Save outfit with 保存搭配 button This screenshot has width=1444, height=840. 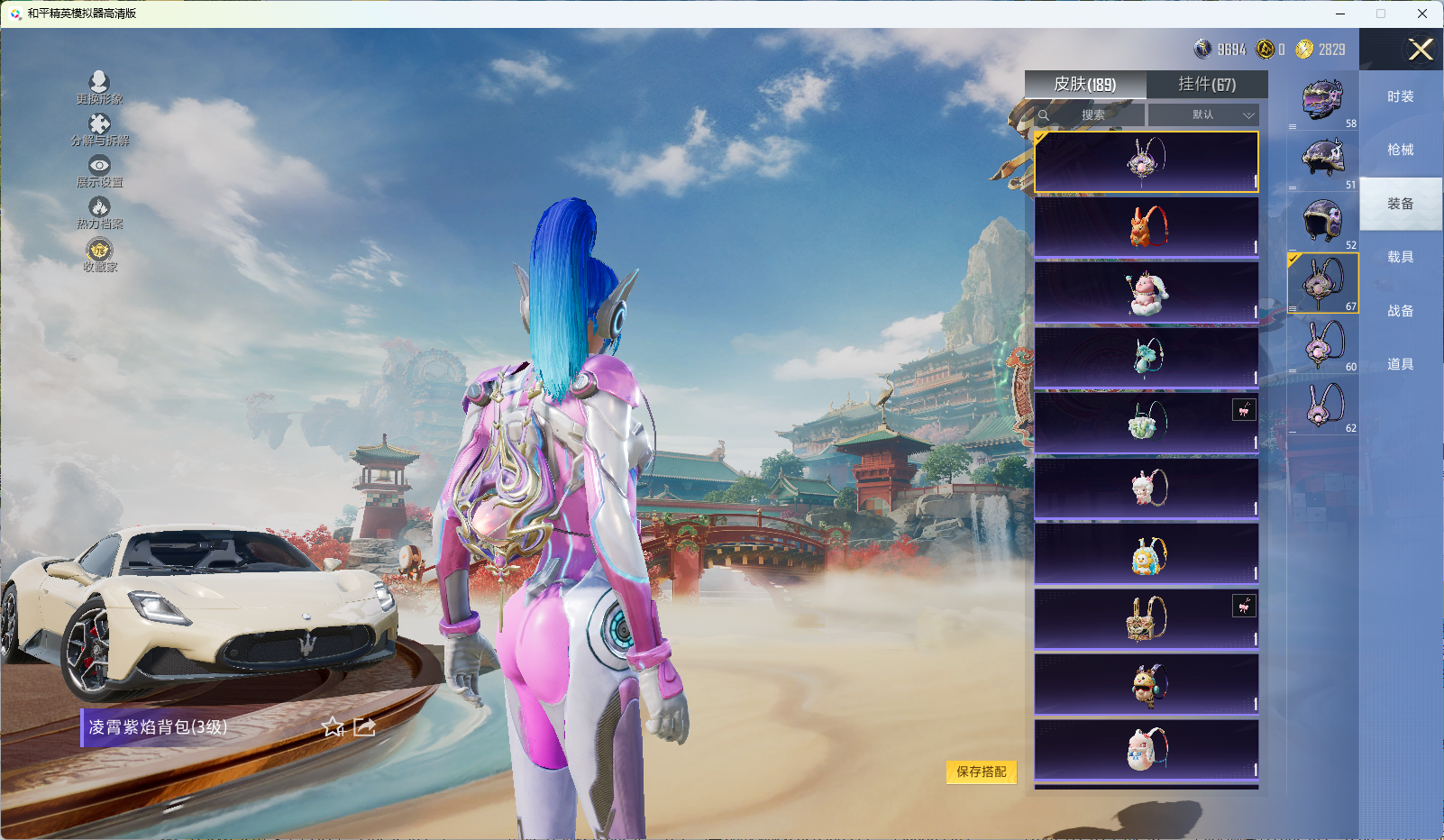click(981, 772)
